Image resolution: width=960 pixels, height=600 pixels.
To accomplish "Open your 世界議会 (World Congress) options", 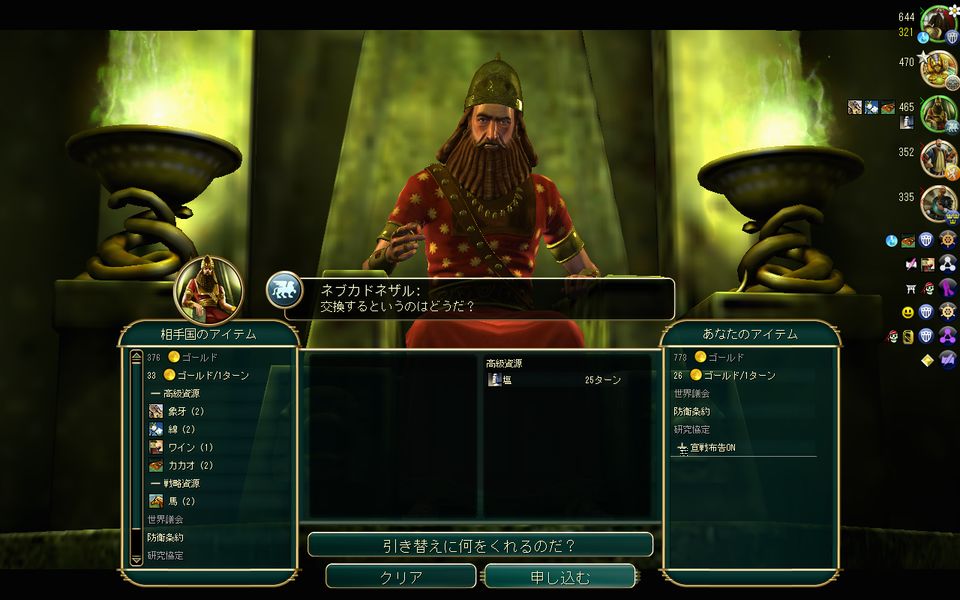I will tap(692, 393).
